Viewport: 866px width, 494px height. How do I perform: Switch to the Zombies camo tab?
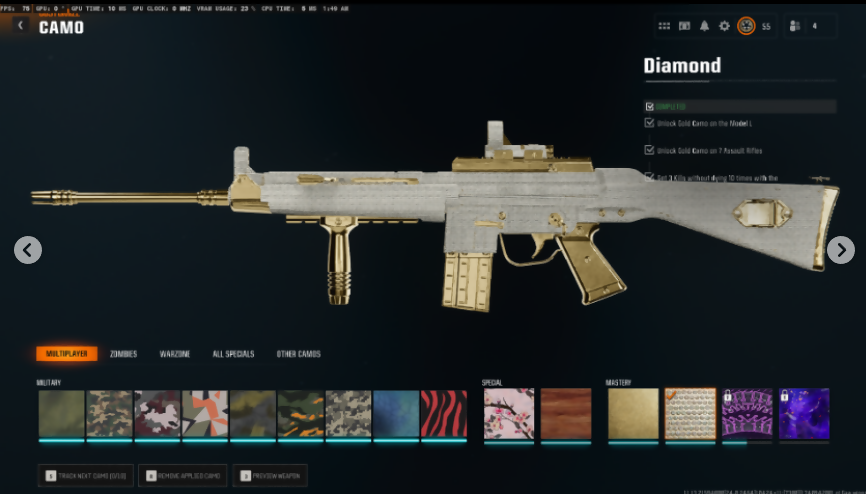[124, 354]
